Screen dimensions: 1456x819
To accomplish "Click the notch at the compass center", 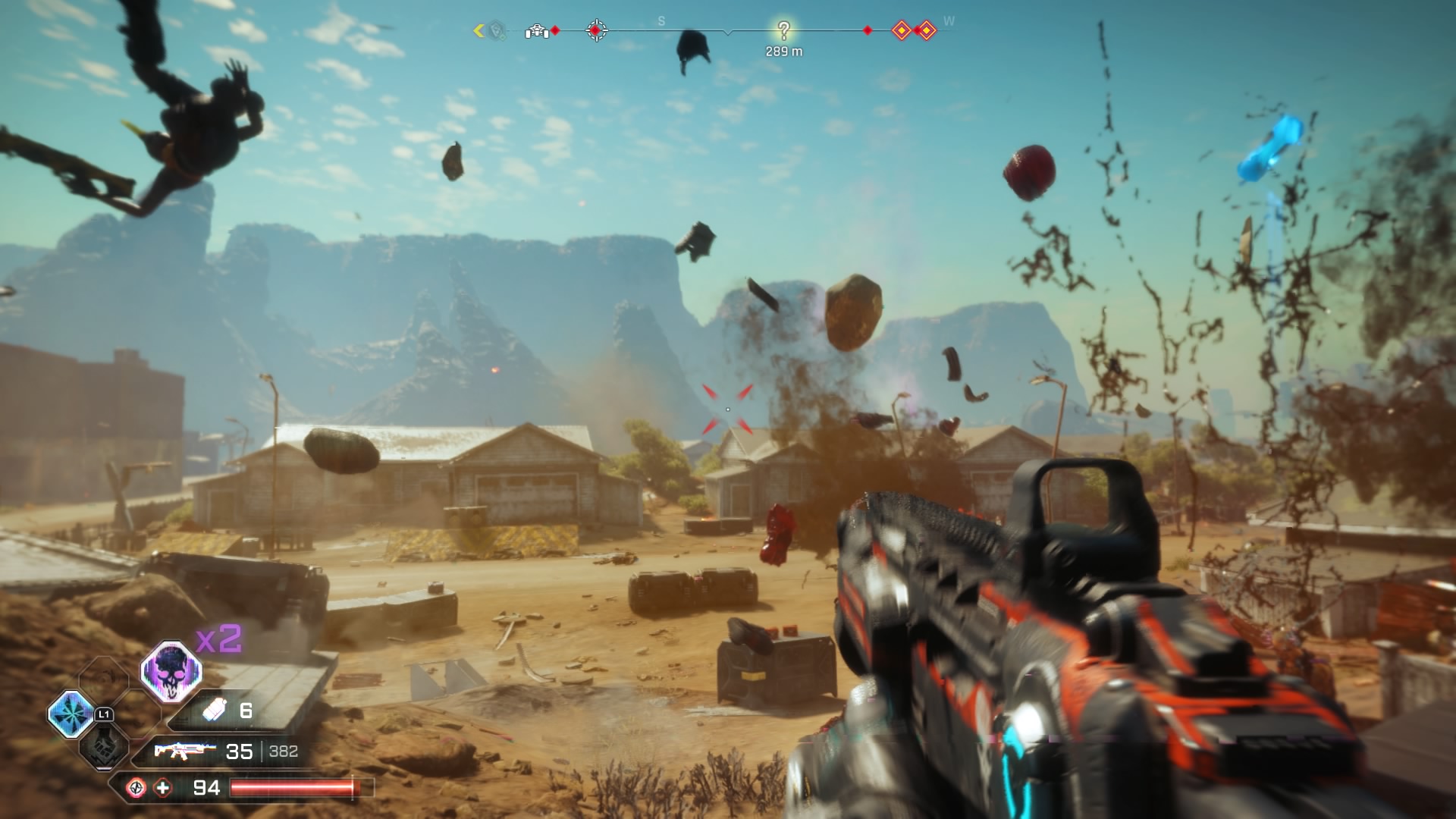I will 729,33.
